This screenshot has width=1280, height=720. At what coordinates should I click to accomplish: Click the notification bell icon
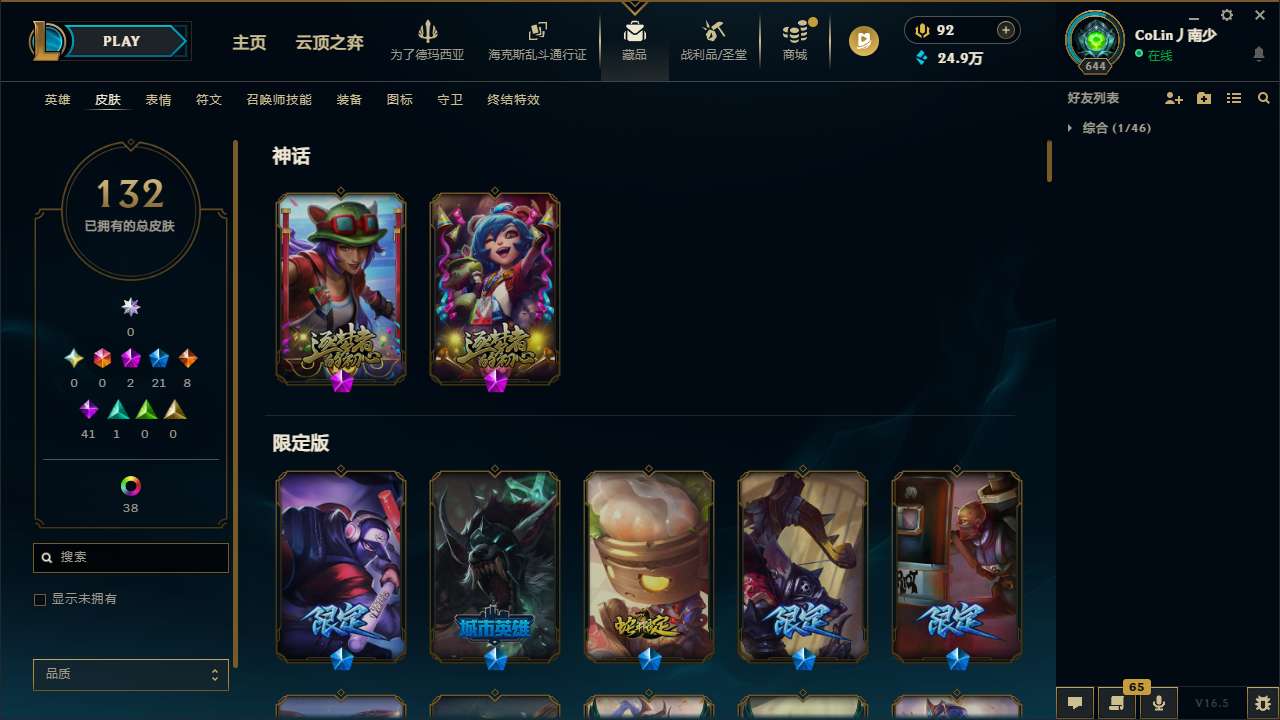1258,53
